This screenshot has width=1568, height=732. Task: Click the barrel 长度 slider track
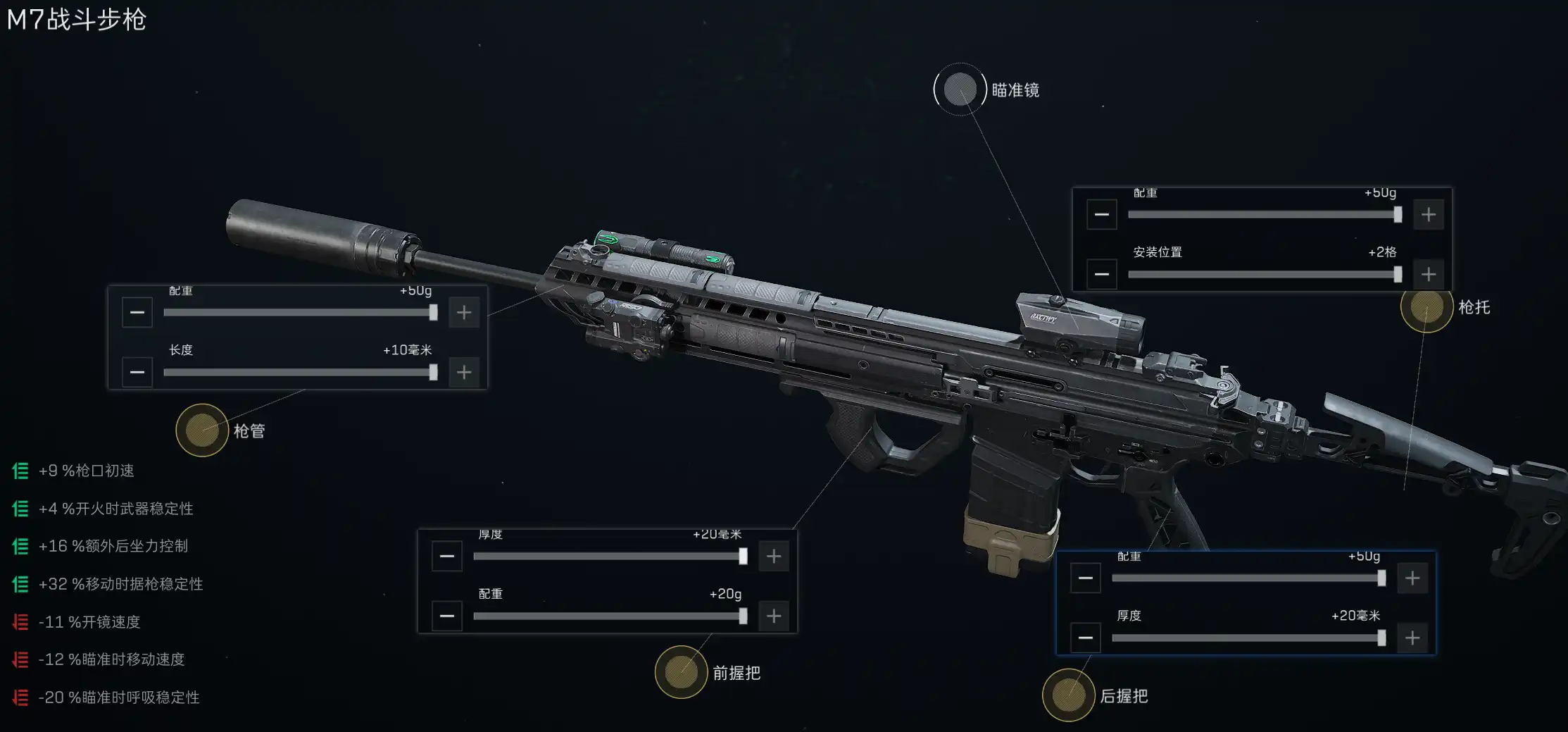tap(299, 372)
